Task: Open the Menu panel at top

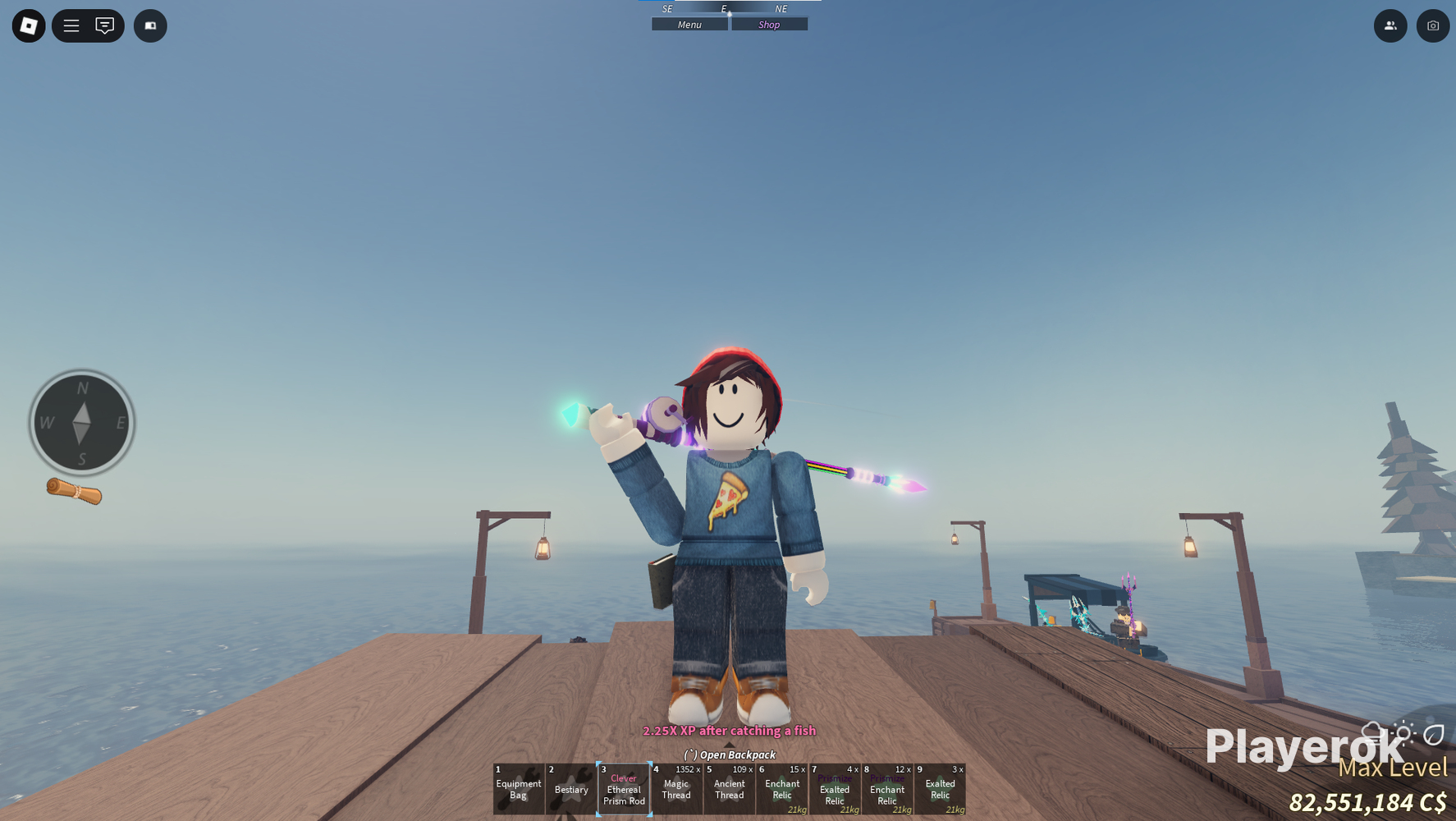Action: [689, 24]
